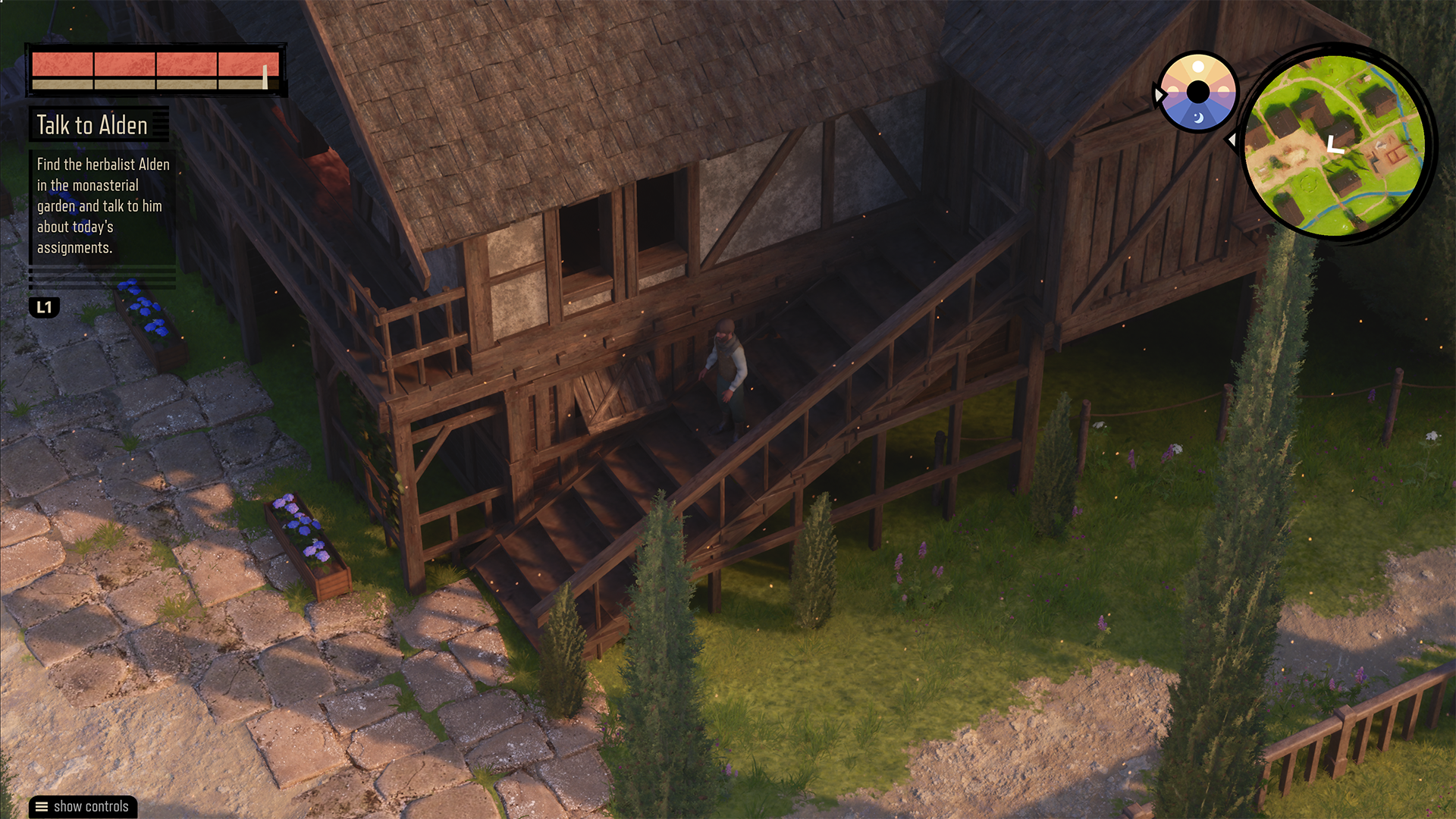Click the hamburger icon beside show controls
Image resolution: width=1456 pixels, height=819 pixels.
coord(41,807)
